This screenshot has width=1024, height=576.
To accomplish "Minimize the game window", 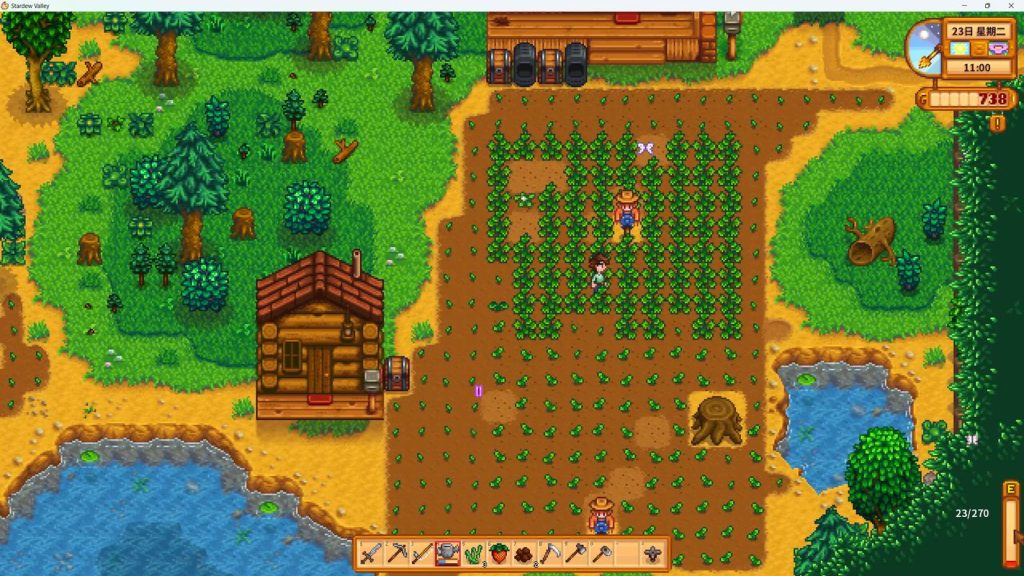I will point(964,6).
